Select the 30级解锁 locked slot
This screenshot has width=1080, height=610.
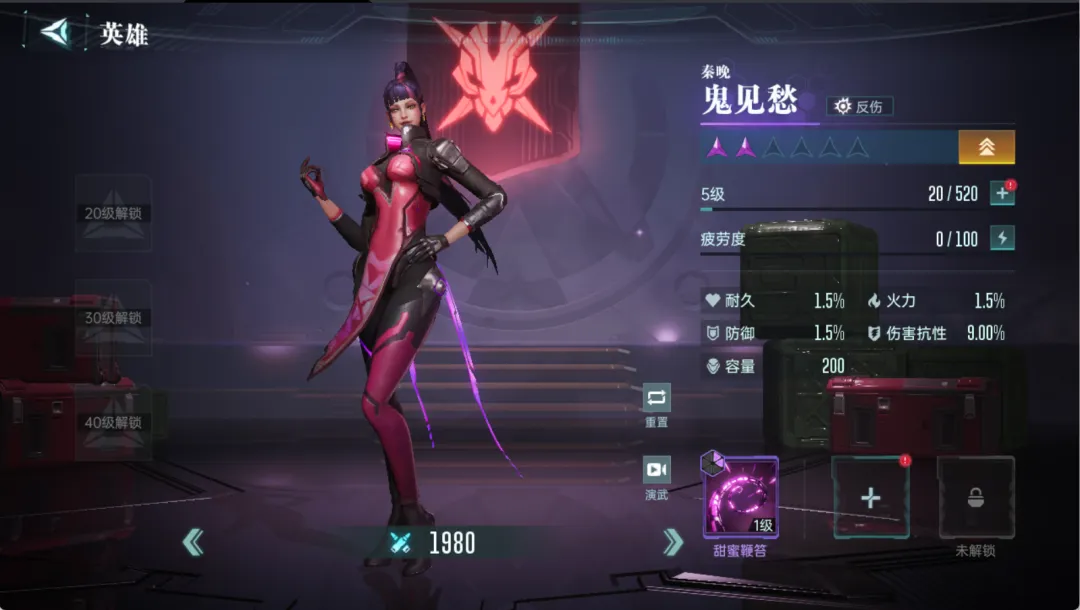pos(113,318)
